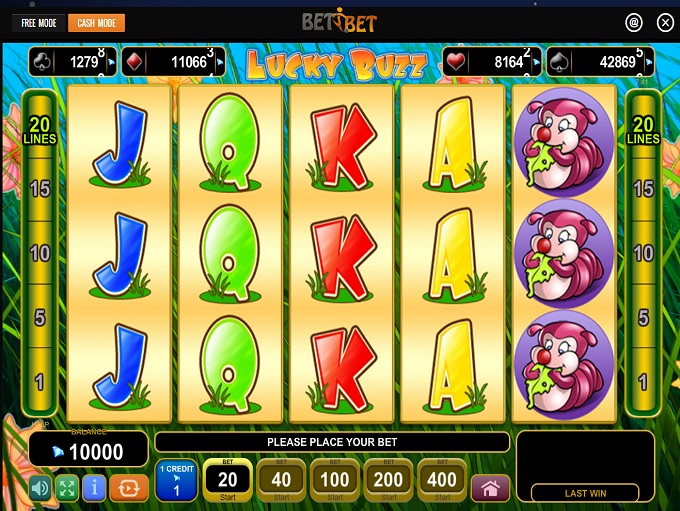680x511 pixels.
Task: Select the 200 bet button
Action: (388, 481)
